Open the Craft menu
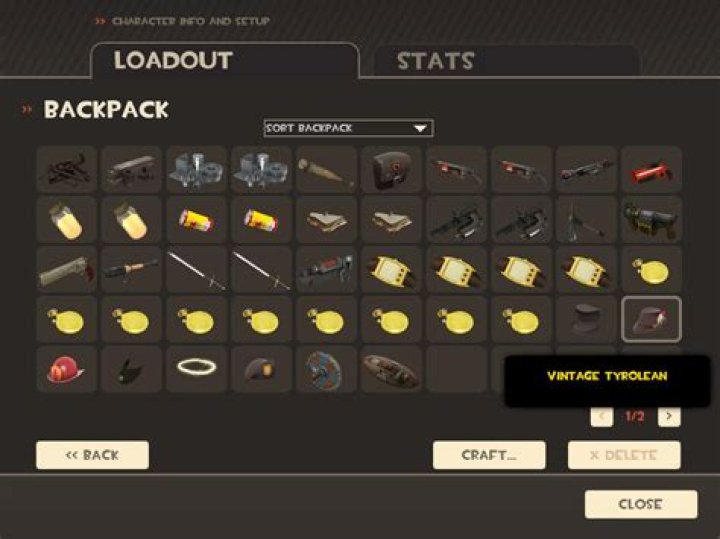The height and width of the screenshot is (539, 720). tap(489, 455)
